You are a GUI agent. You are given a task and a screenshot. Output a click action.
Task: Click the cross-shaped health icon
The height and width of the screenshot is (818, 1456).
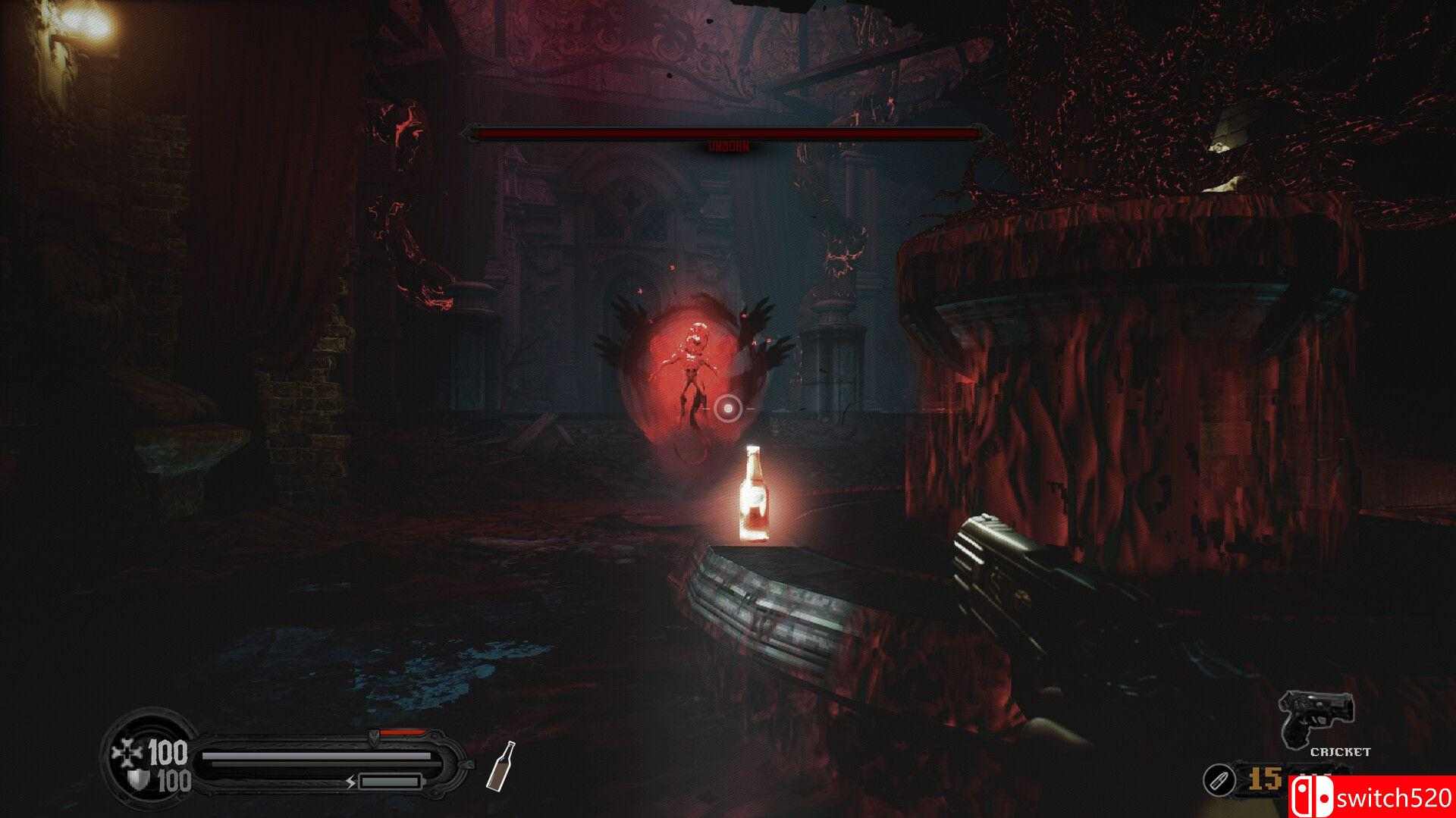pos(124,751)
